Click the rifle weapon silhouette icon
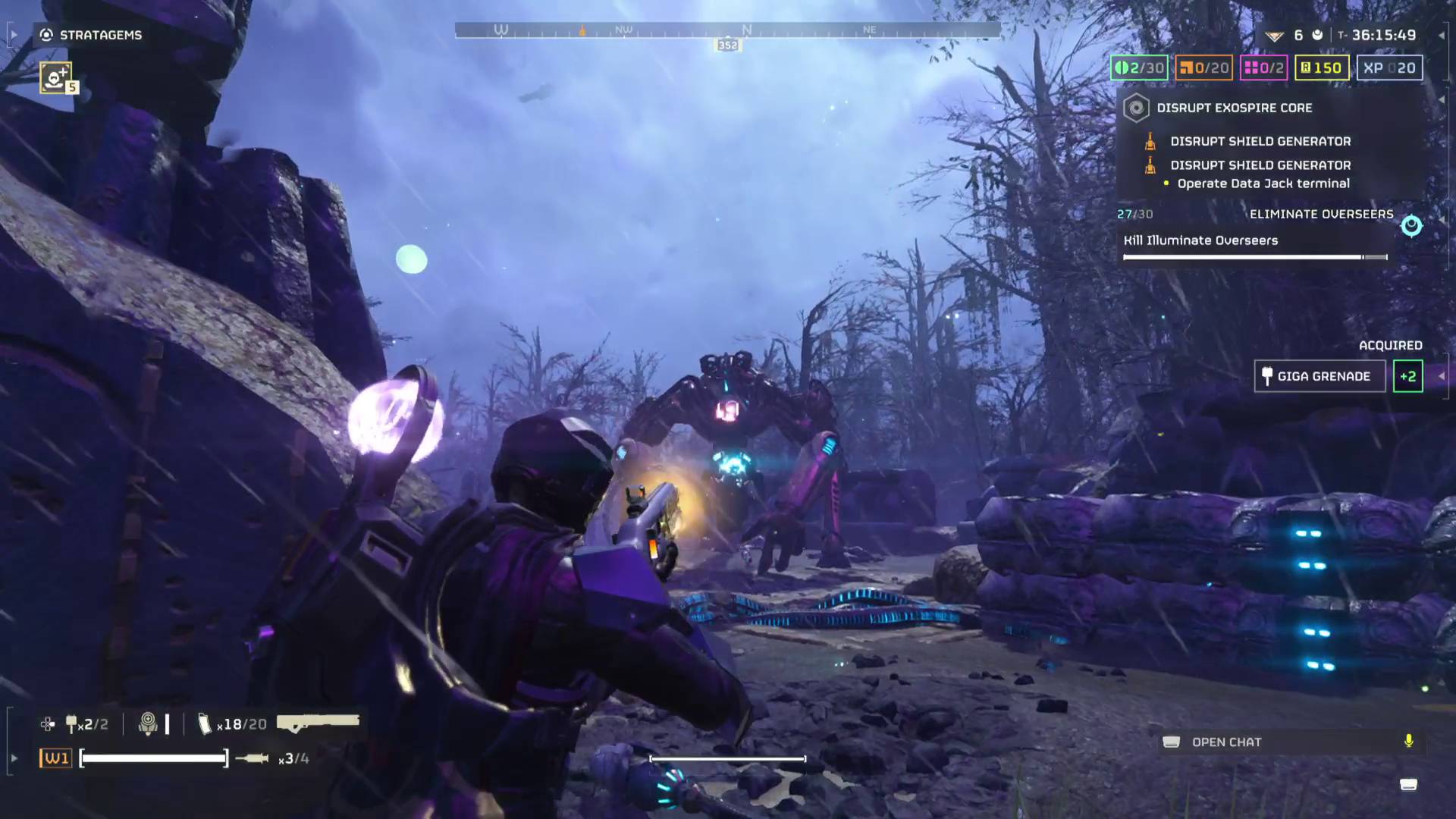This screenshot has width=1456, height=819. (x=318, y=721)
